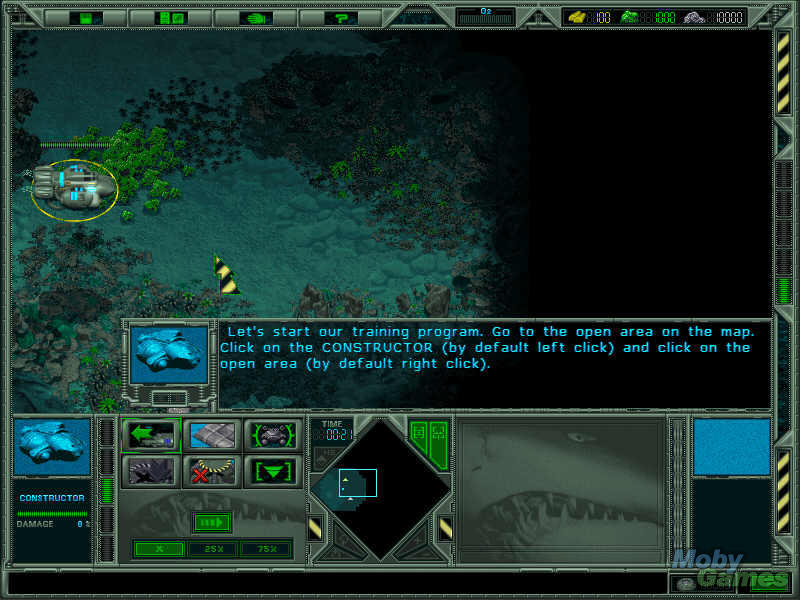Open the question mark help button
Image resolution: width=800 pixels, height=600 pixels.
tap(342, 18)
